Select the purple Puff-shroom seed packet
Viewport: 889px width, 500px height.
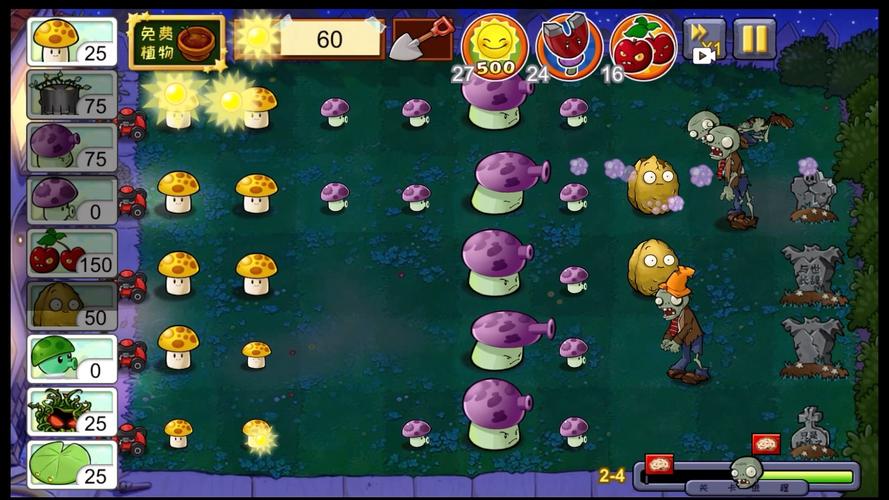click(72, 199)
